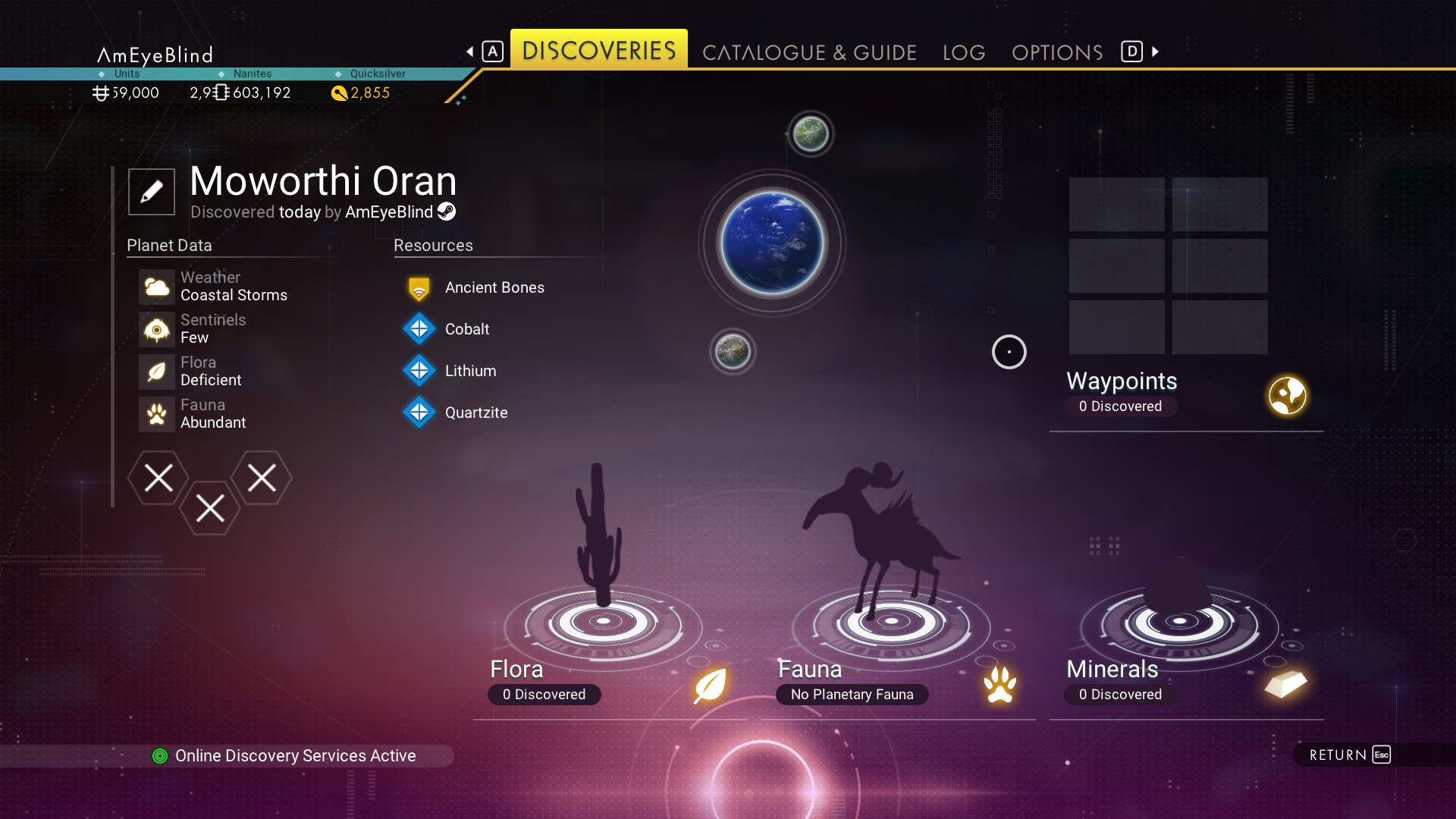Select the Lithium resource entry
The image size is (1456, 819).
click(x=470, y=371)
